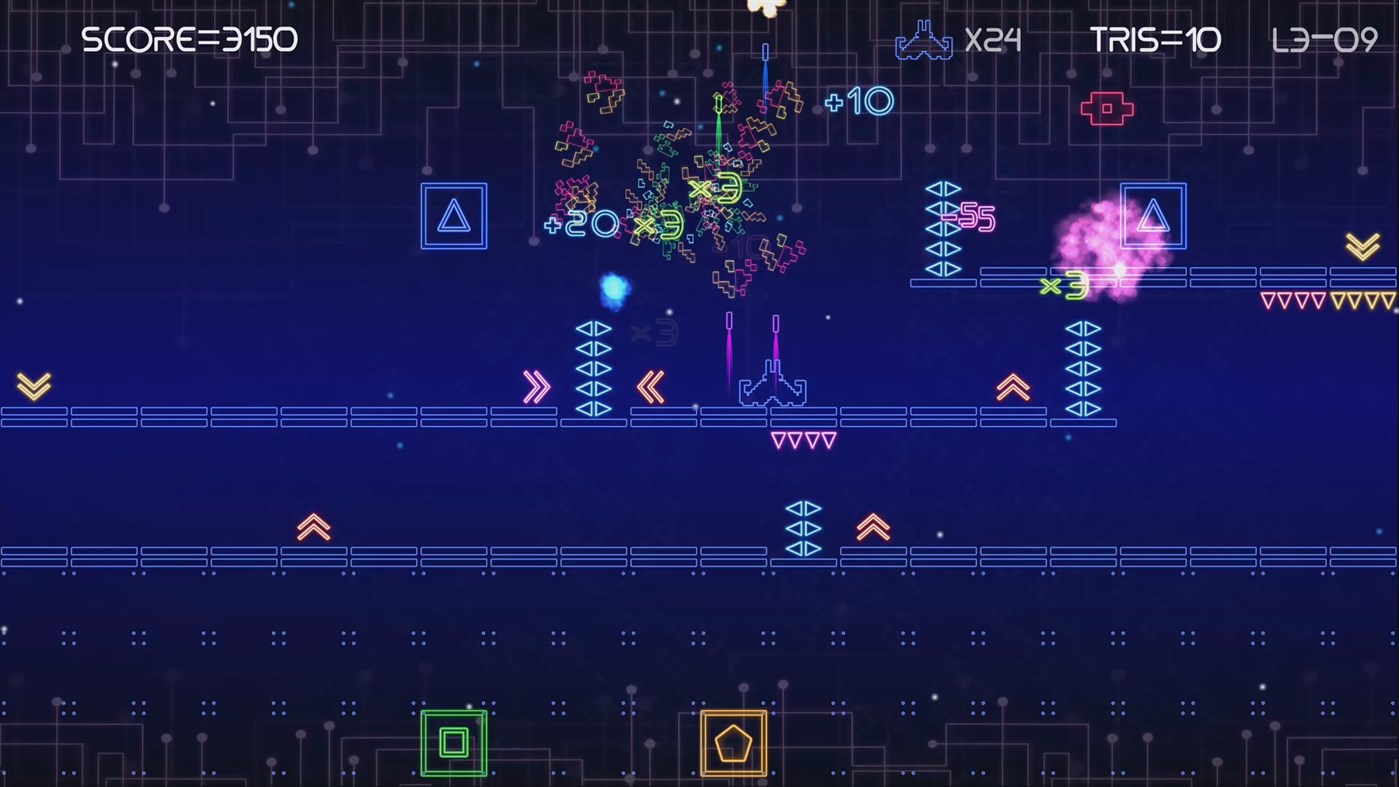Toggle the red left-facing chevron near the ship
Image resolution: width=1399 pixels, height=787 pixels.
[651, 388]
